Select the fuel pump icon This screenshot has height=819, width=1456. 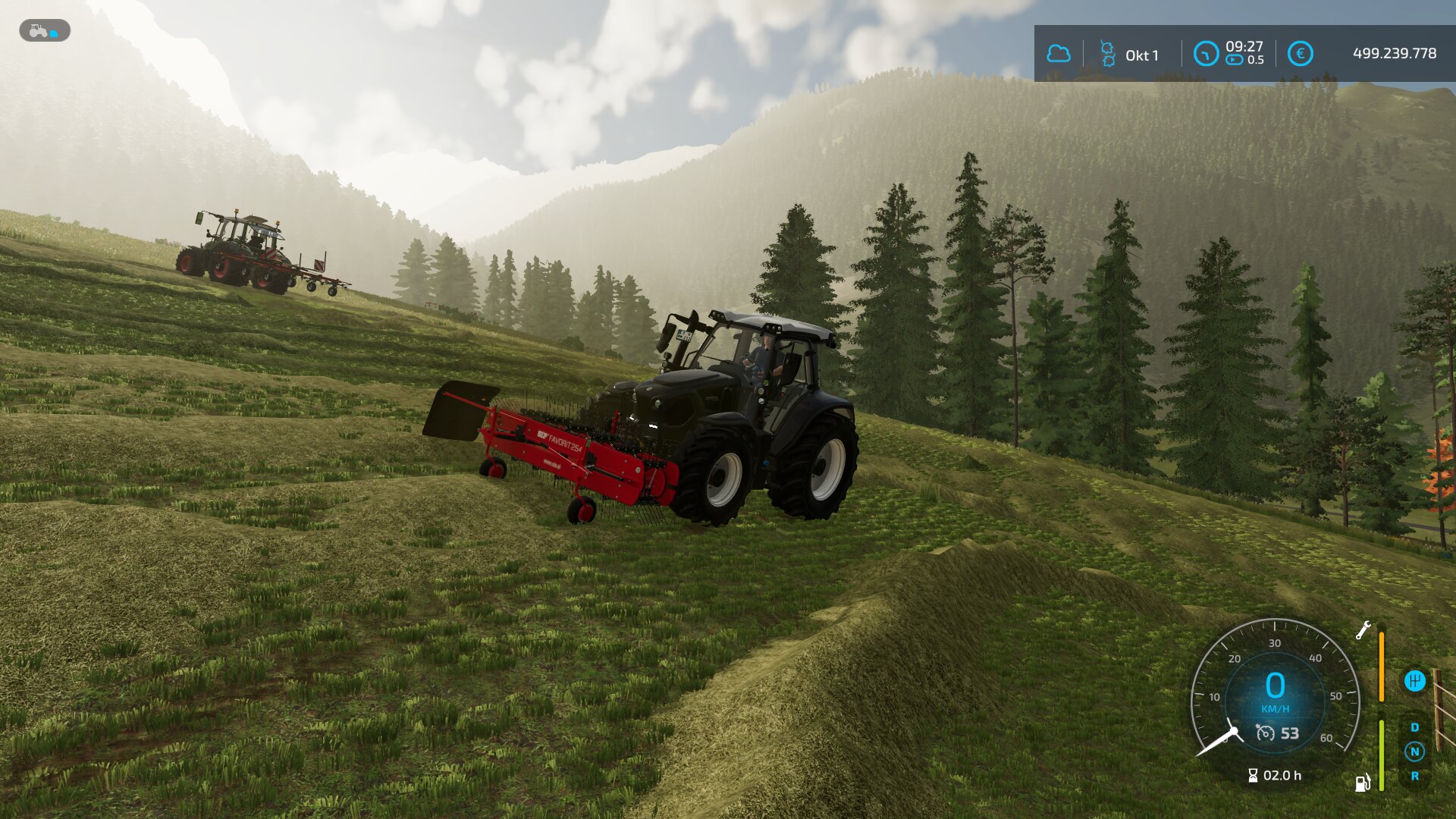pos(1363,783)
